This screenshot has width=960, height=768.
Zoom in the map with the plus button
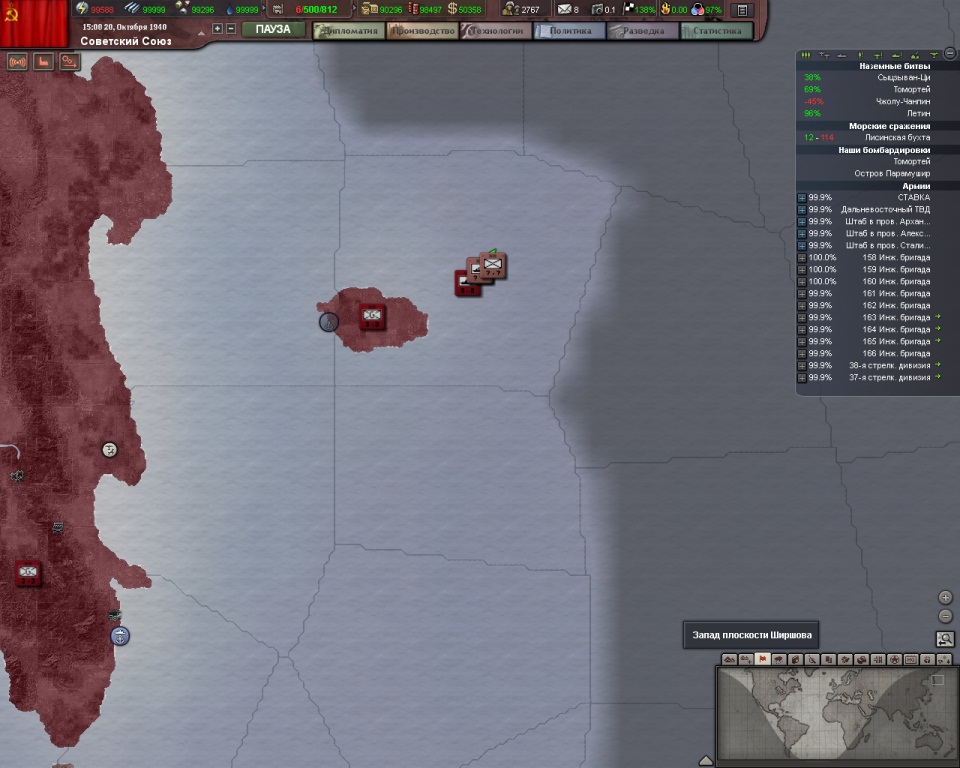tap(945, 597)
